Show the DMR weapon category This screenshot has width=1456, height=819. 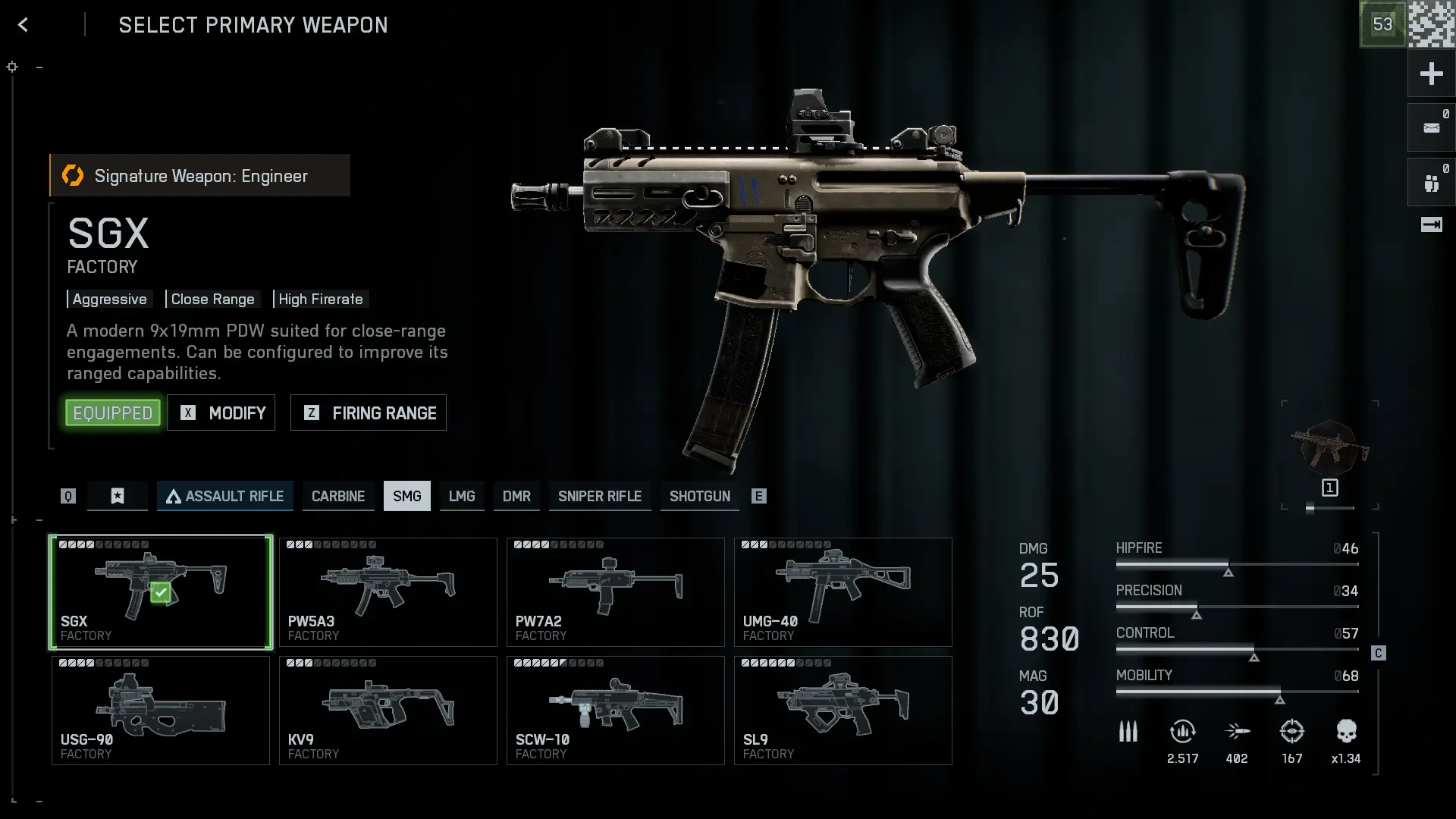point(516,496)
